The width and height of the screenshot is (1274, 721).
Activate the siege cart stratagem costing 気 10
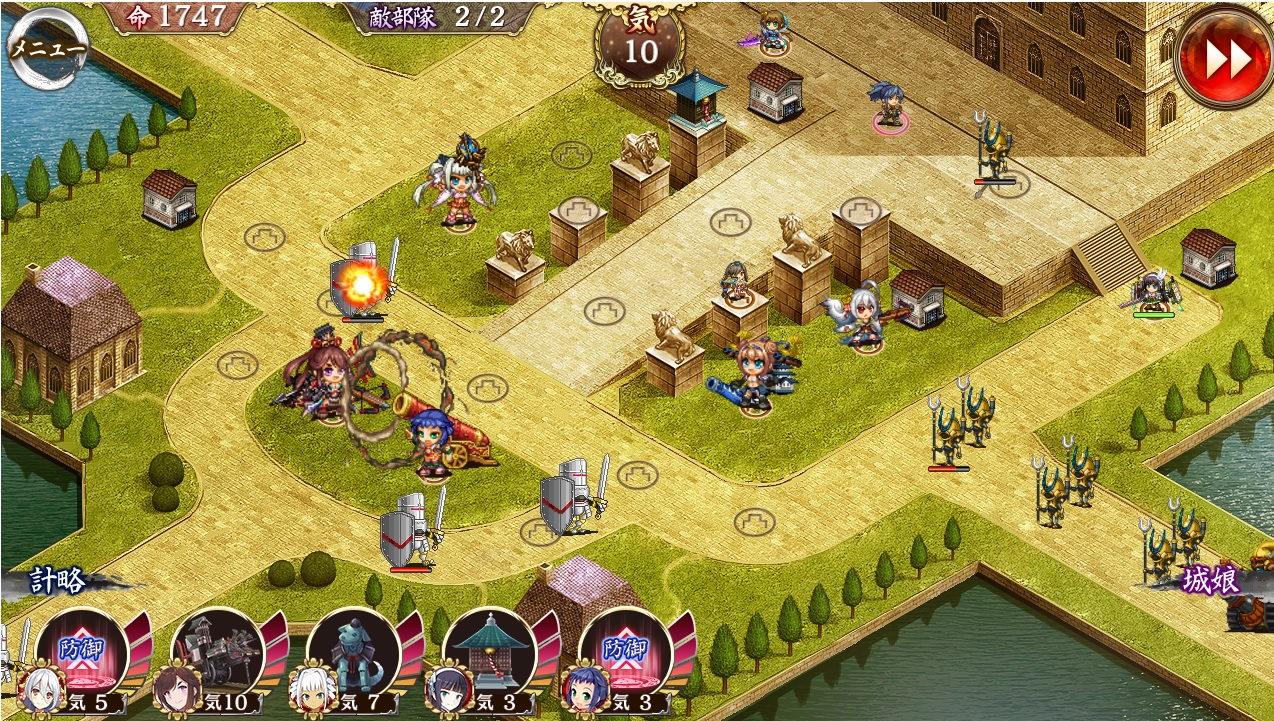click(x=217, y=652)
